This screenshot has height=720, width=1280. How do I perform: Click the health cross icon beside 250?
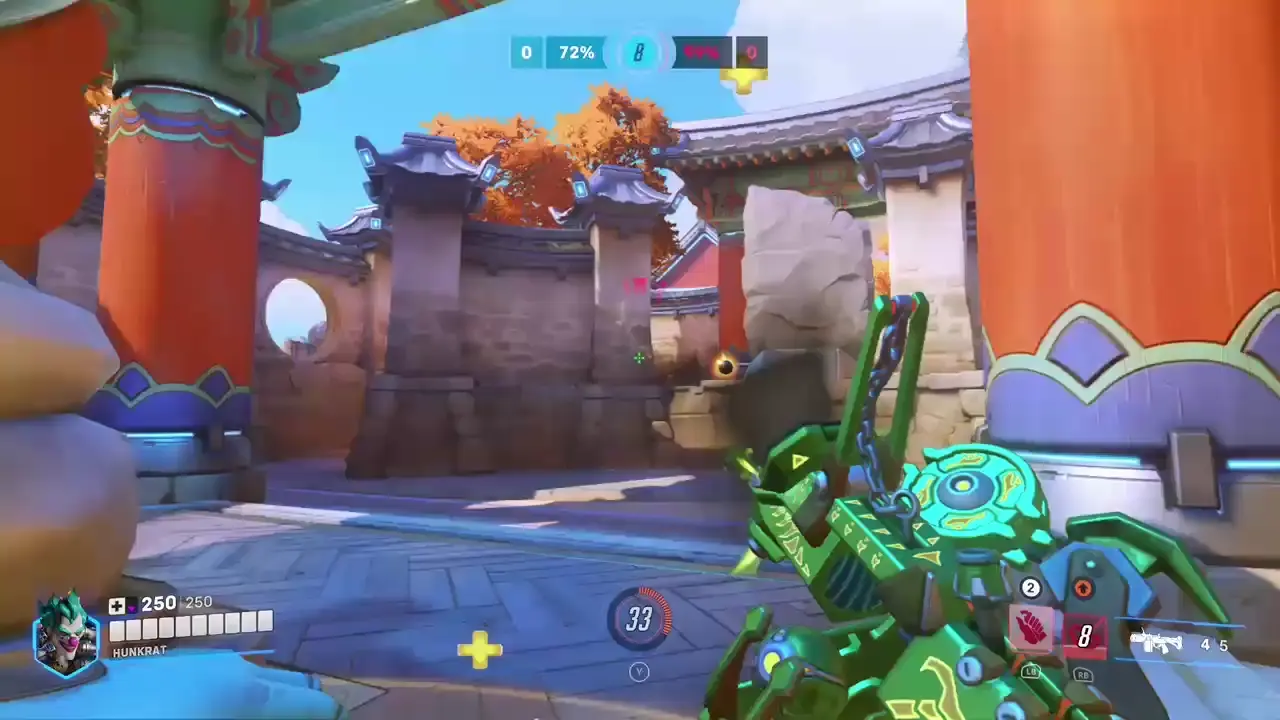click(117, 603)
